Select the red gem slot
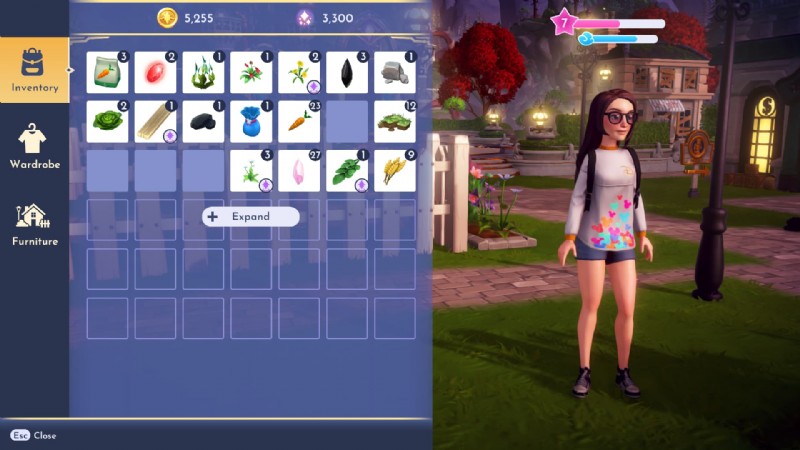This screenshot has width=800, height=450. click(x=155, y=73)
